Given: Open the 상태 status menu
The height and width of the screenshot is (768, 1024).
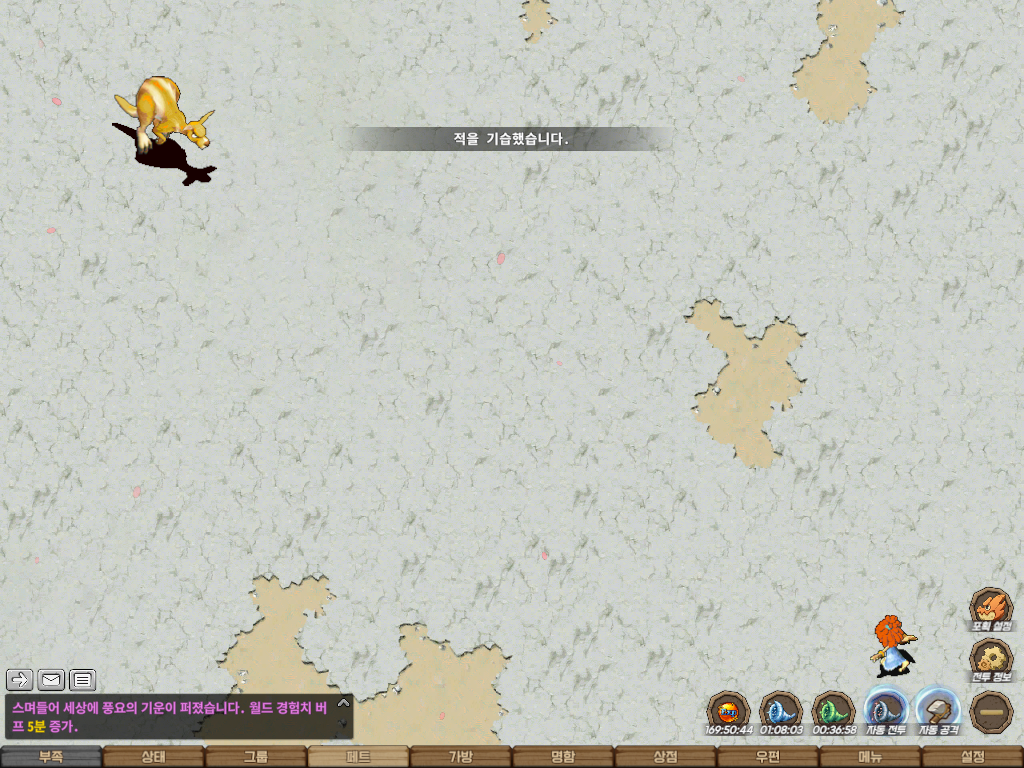Looking at the screenshot, I should coord(153,757).
